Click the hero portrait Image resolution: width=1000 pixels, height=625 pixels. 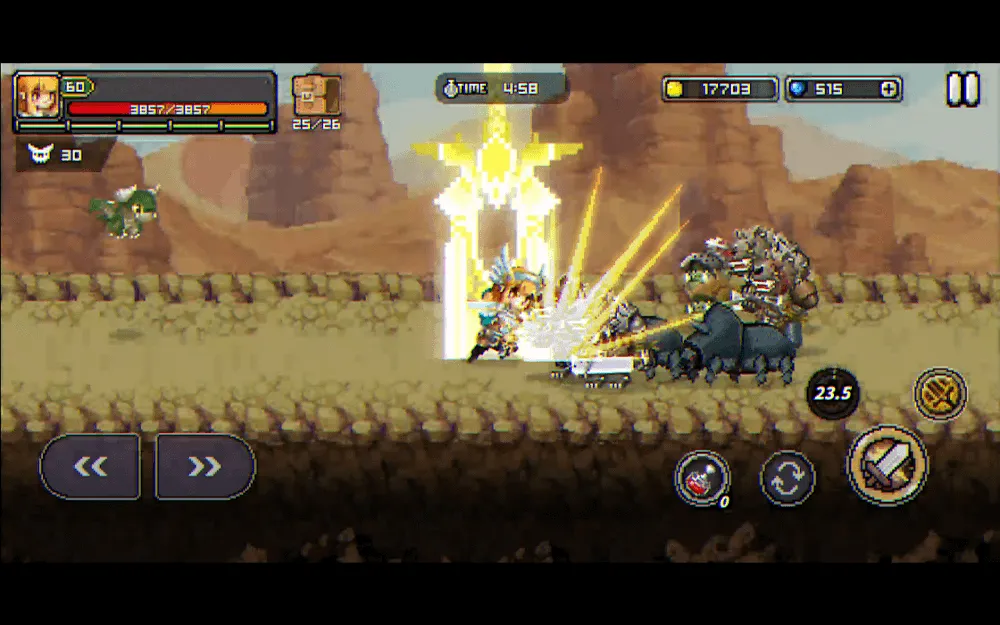38,97
